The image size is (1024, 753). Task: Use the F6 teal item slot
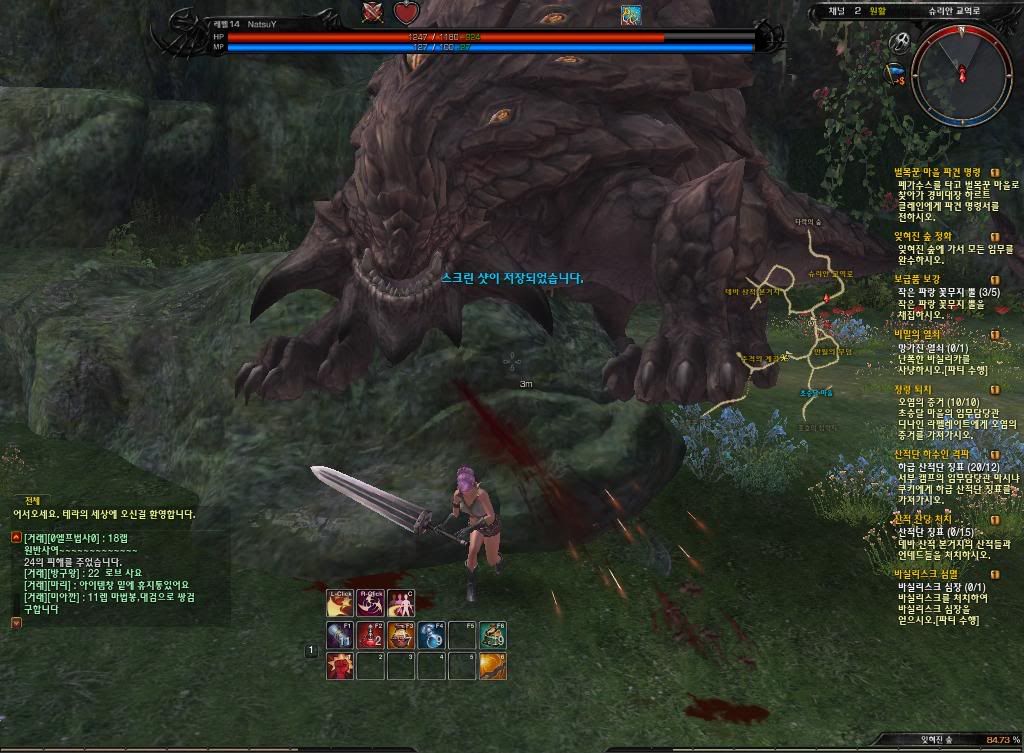492,635
